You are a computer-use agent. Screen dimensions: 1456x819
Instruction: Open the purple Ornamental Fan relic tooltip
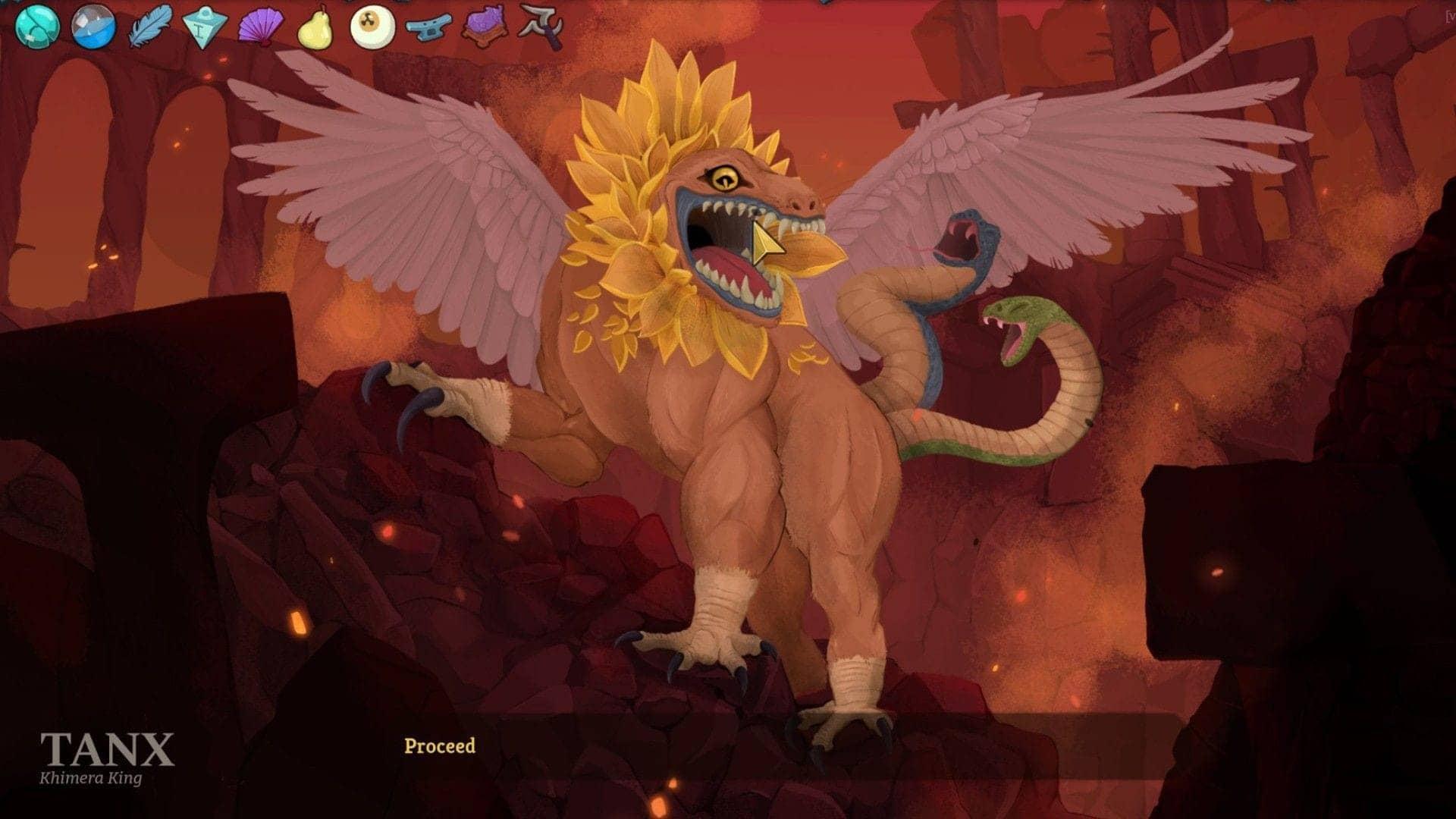click(262, 24)
